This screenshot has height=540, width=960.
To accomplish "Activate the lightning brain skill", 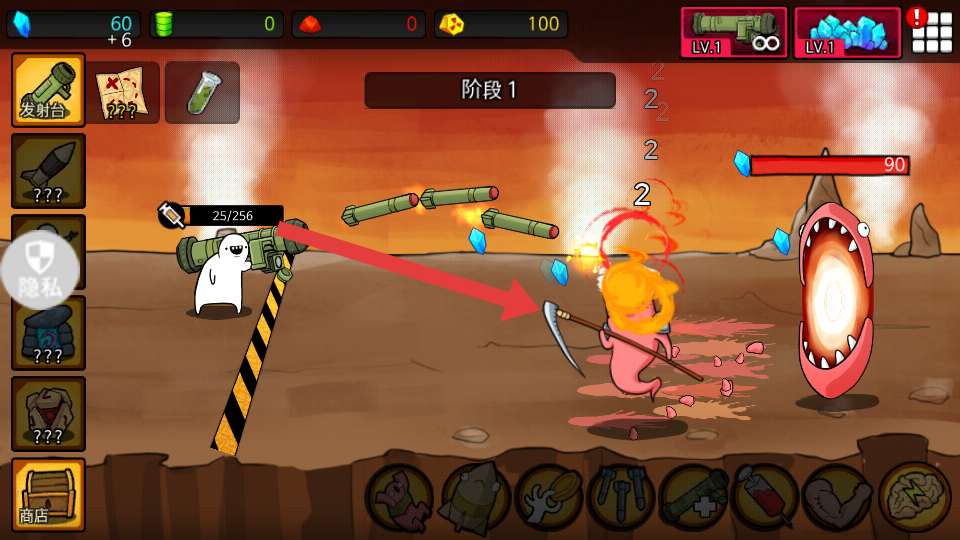I will pos(914,497).
